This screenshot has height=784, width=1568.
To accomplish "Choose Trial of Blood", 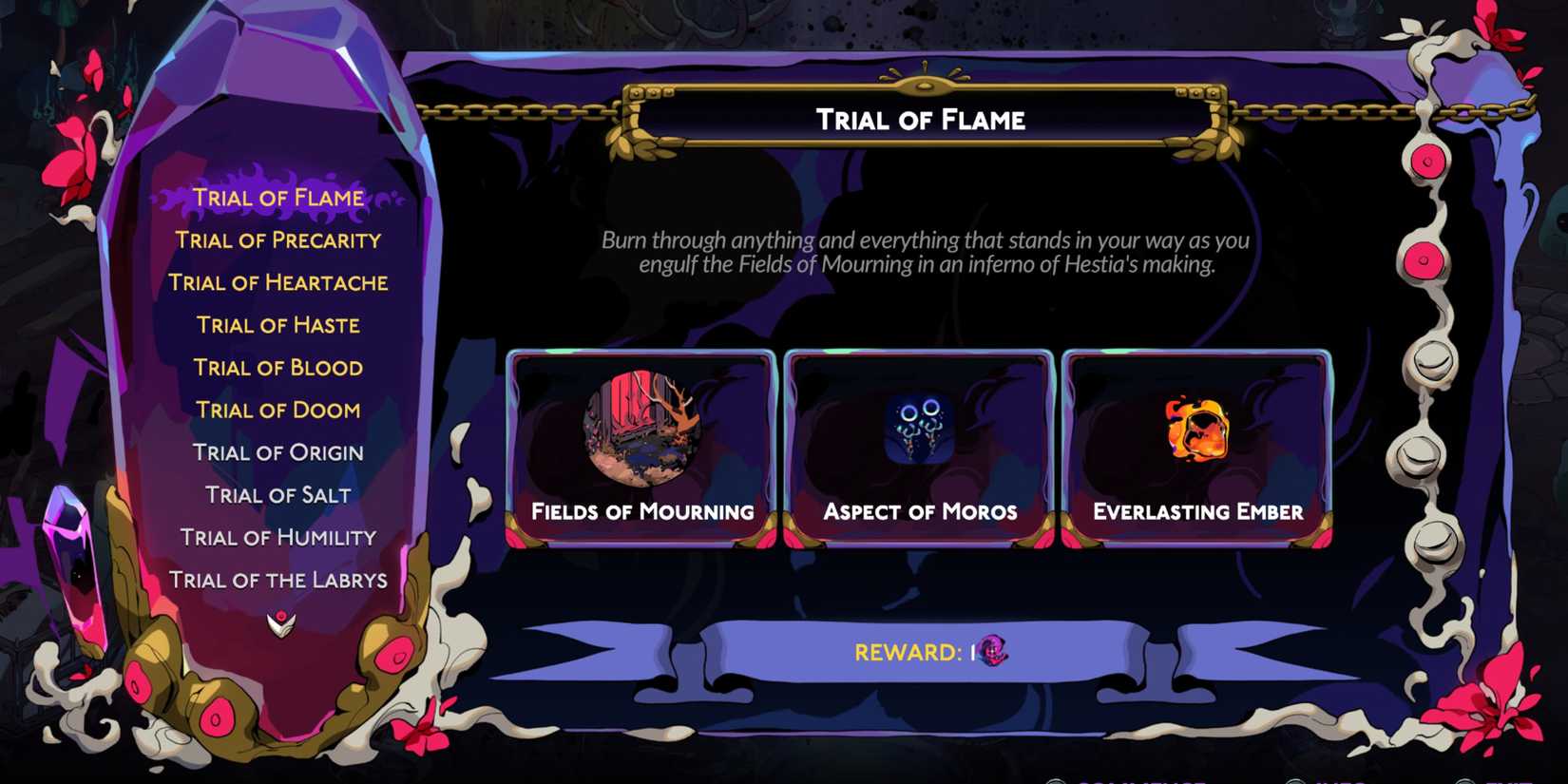I will click(277, 367).
